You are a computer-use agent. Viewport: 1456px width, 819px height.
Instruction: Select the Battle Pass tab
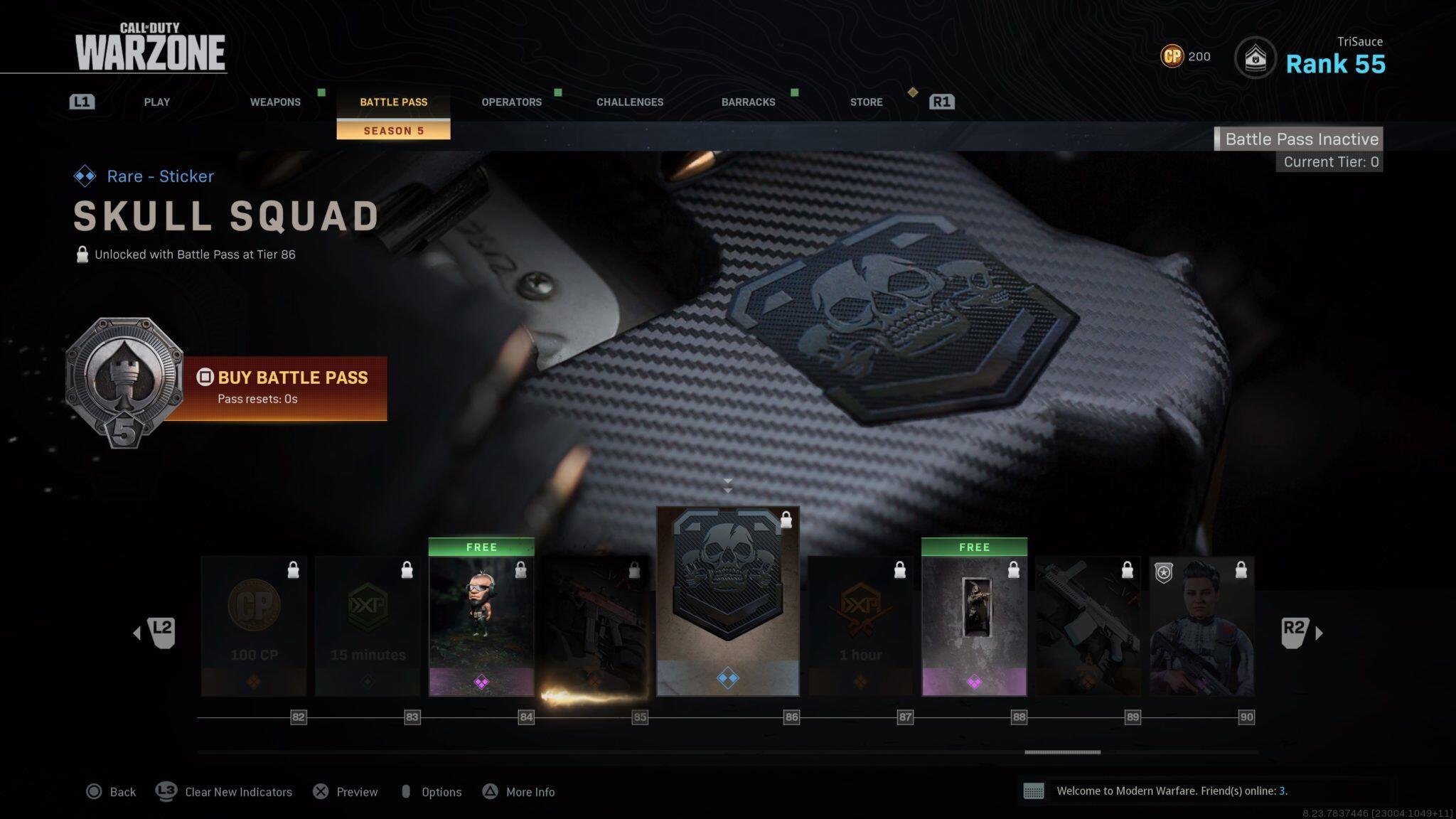pos(393,102)
